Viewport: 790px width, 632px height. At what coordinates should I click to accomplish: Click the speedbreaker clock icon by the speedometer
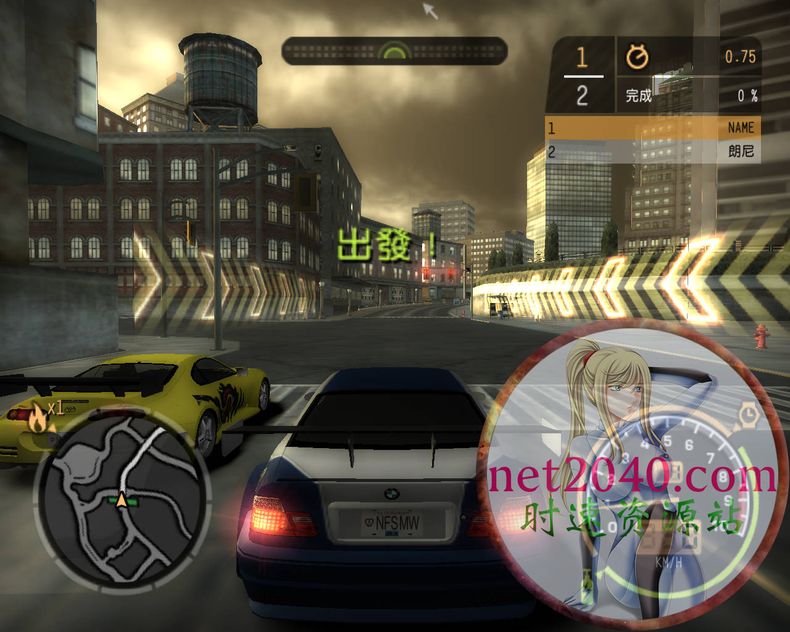coord(748,413)
